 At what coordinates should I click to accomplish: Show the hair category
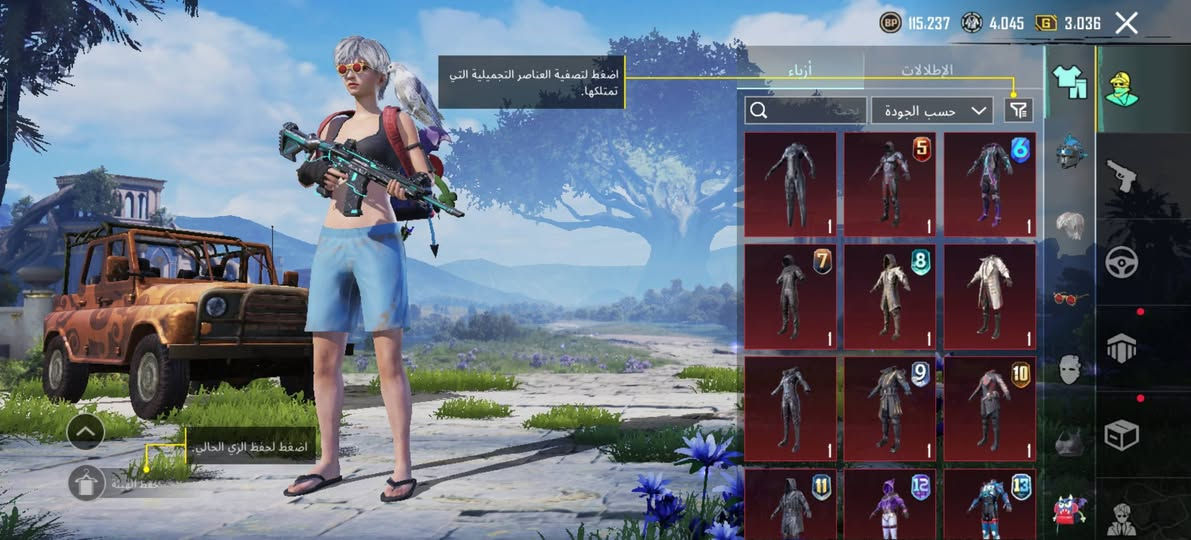[1070, 224]
